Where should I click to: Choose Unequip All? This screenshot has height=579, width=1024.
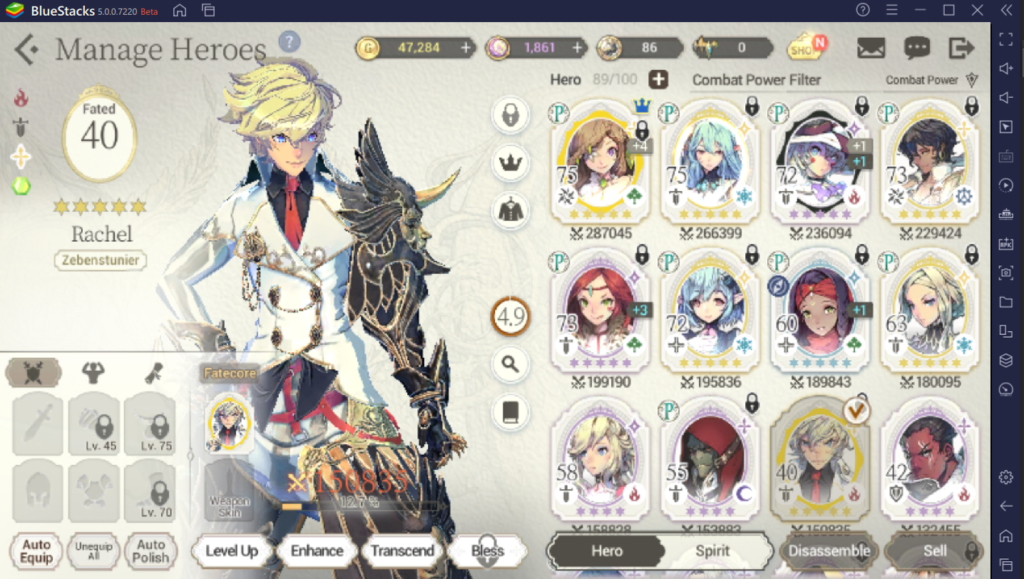click(94, 551)
